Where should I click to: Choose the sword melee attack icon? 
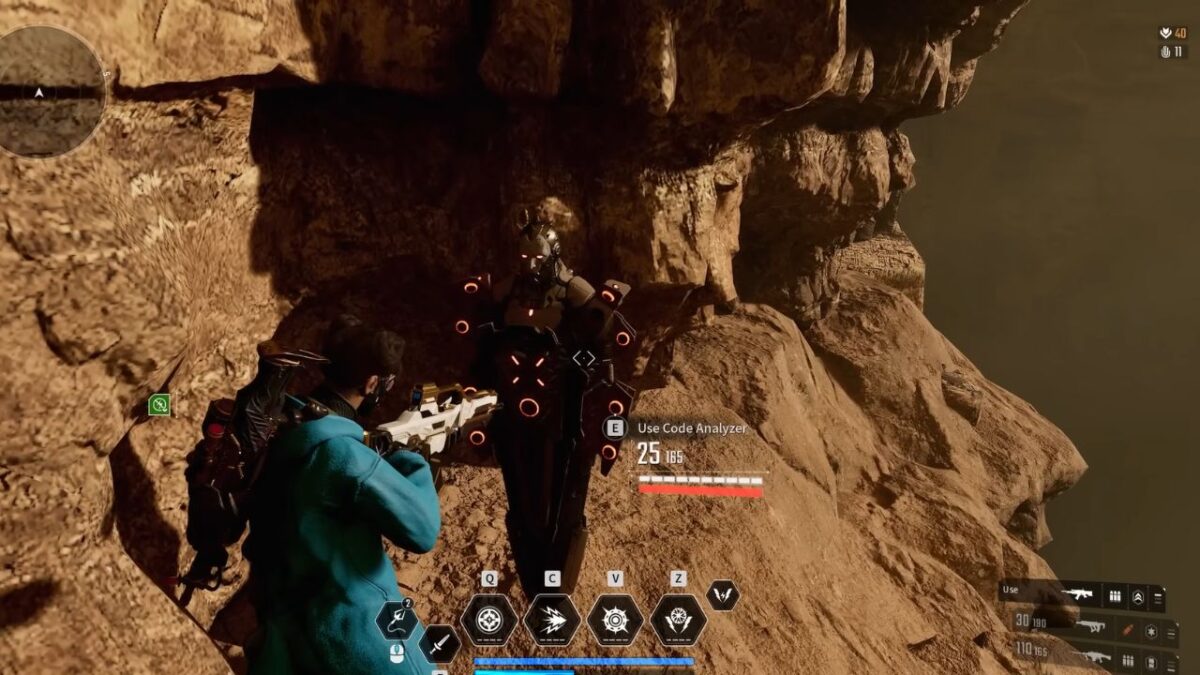click(x=439, y=643)
